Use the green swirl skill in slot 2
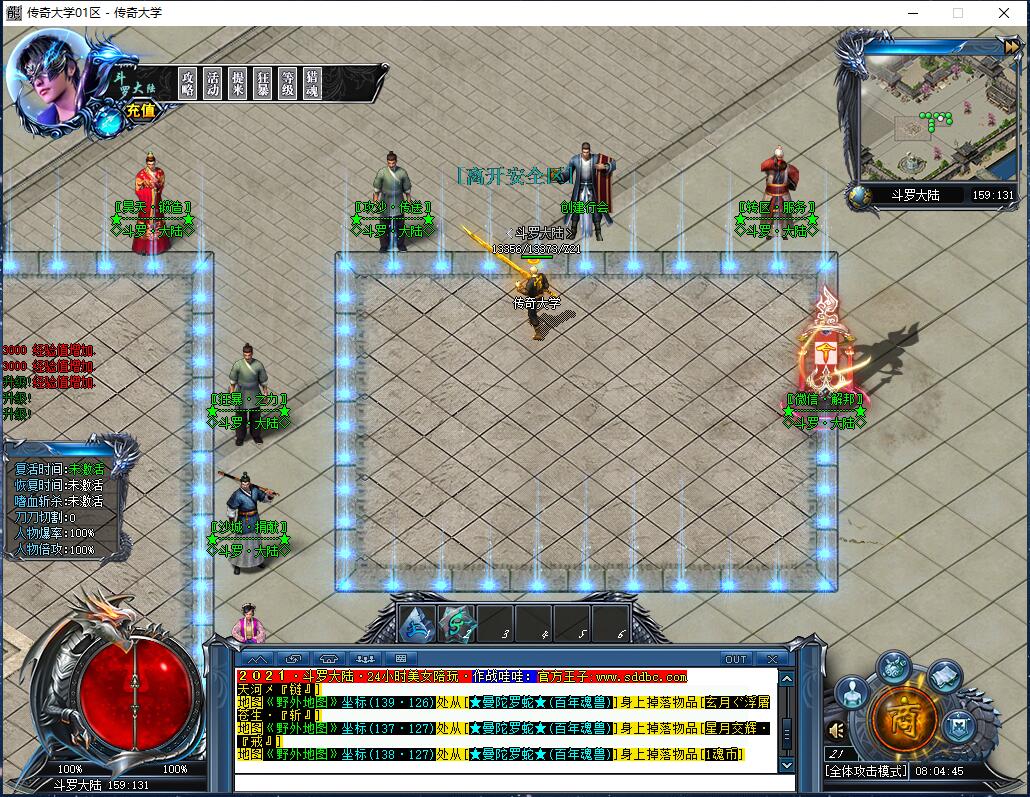 click(457, 624)
